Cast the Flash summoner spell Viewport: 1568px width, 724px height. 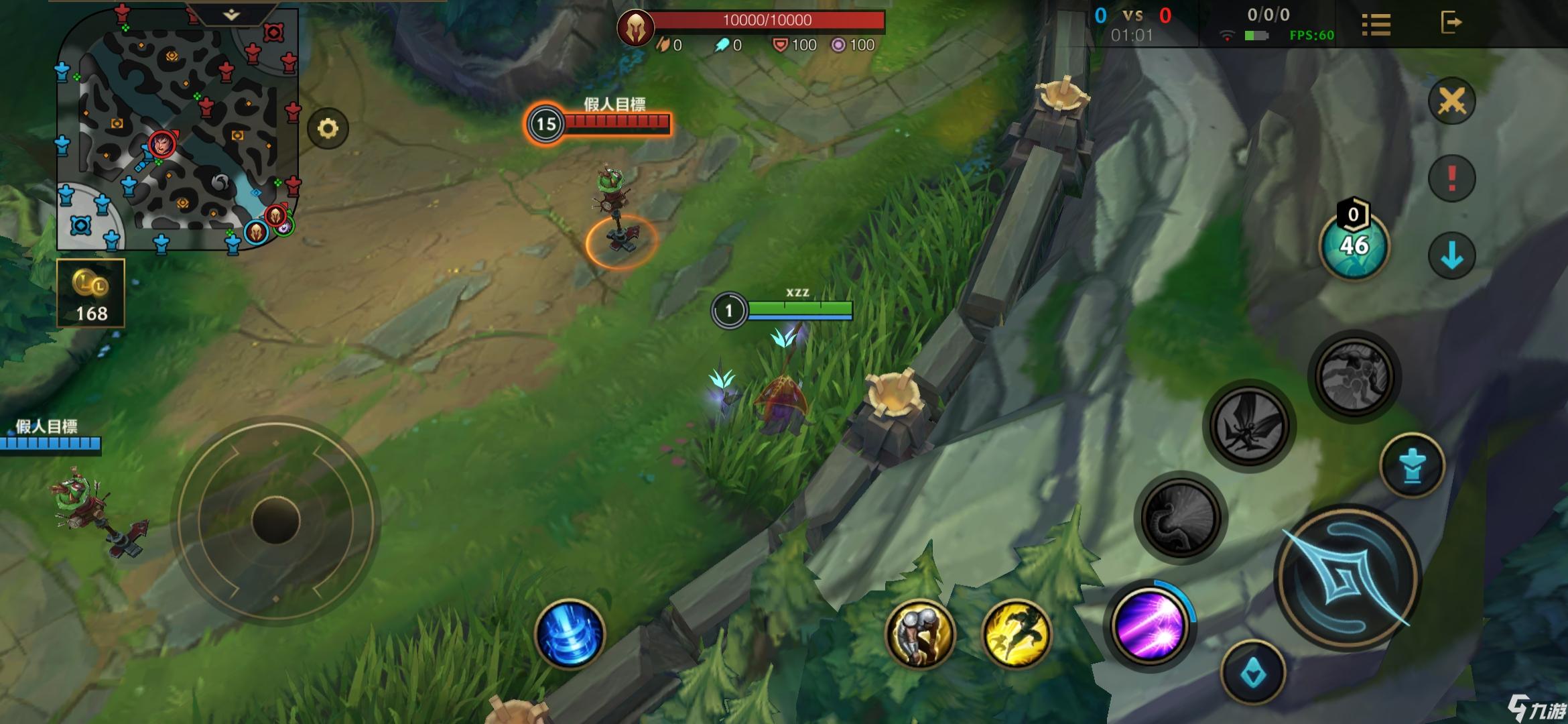point(1017,634)
